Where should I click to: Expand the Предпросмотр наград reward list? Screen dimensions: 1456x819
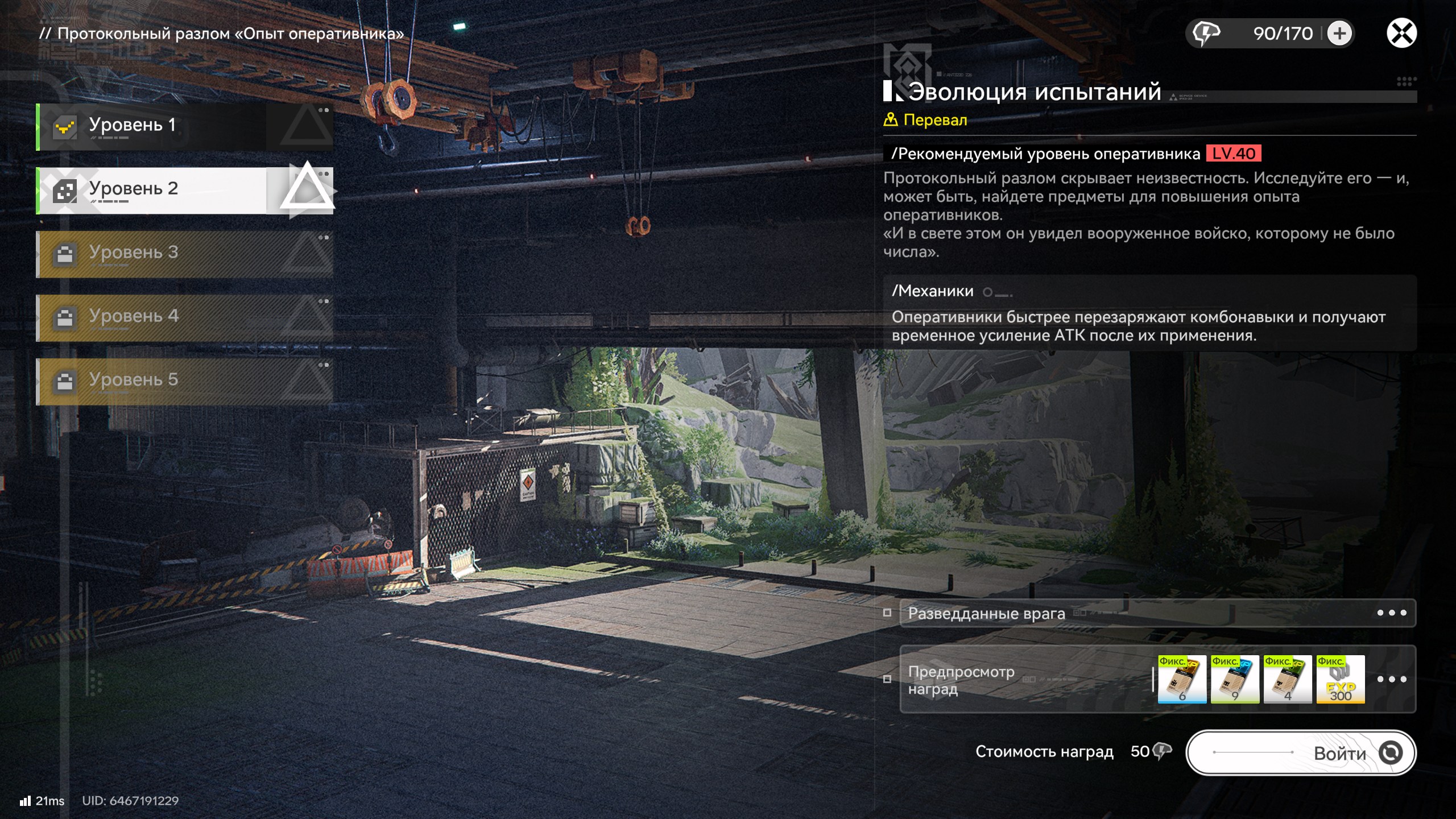[x=1391, y=679]
